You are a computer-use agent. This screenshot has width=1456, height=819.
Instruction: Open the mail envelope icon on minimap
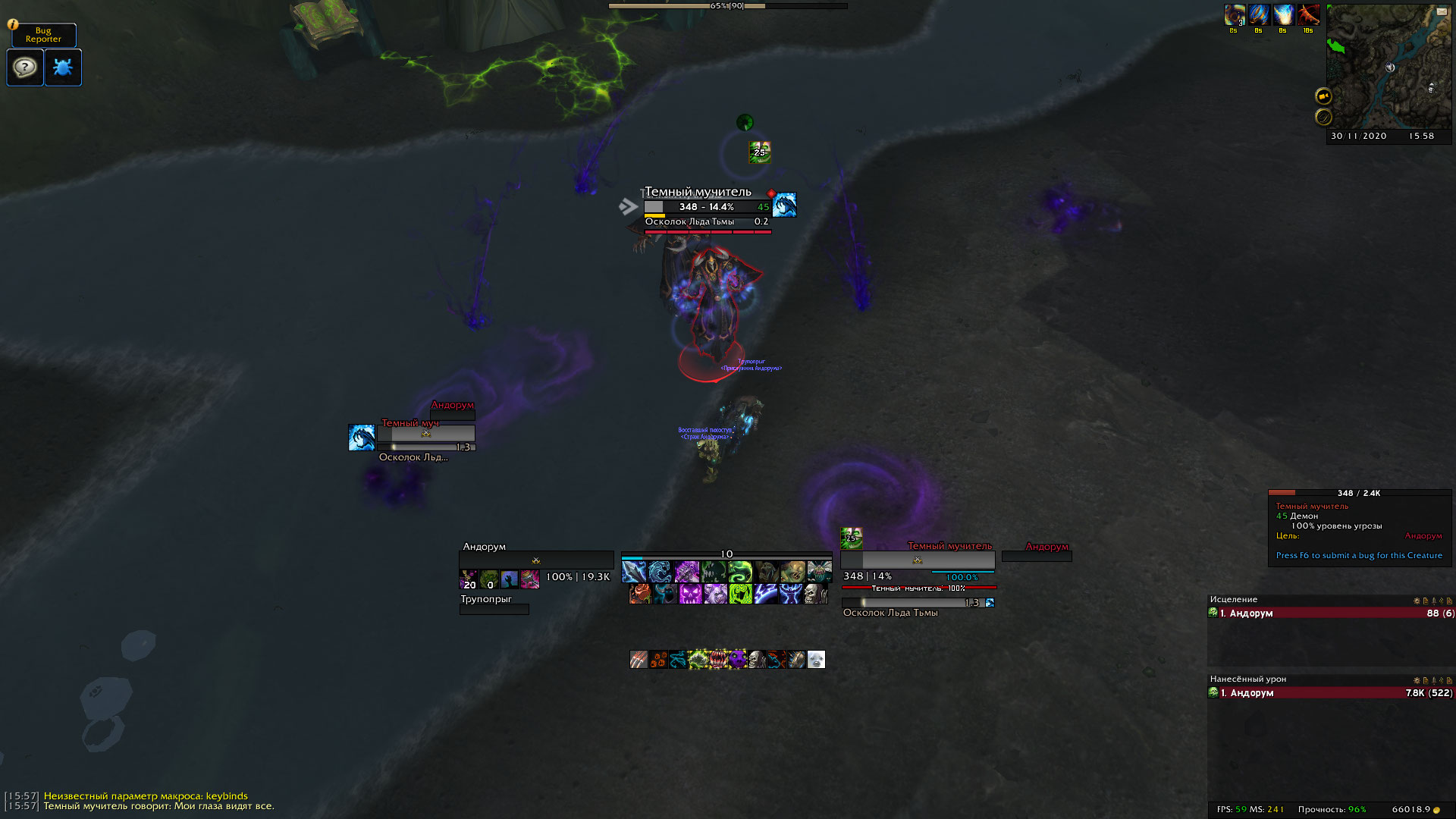pyautogui.click(x=1441, y=11)
